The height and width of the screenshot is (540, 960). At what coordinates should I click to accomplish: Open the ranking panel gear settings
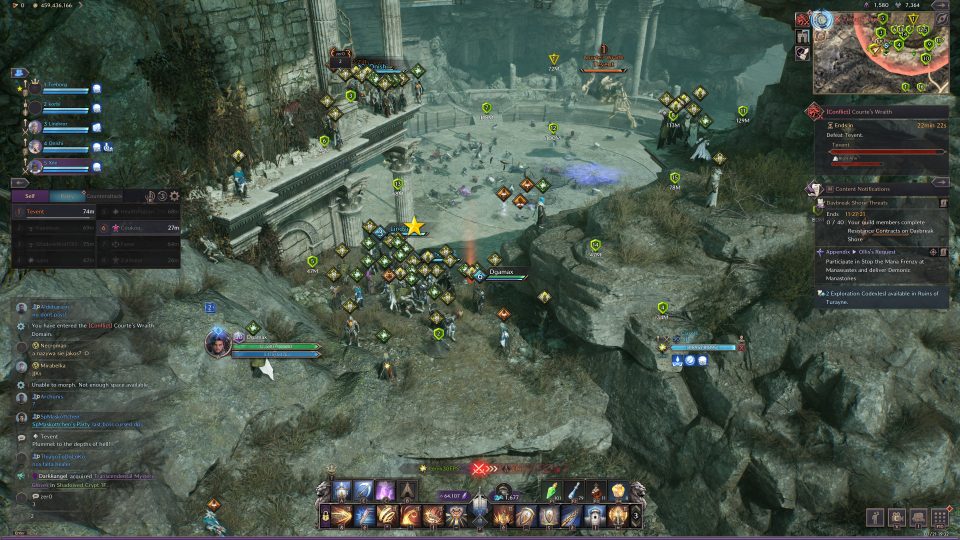[x=175, y=197]
